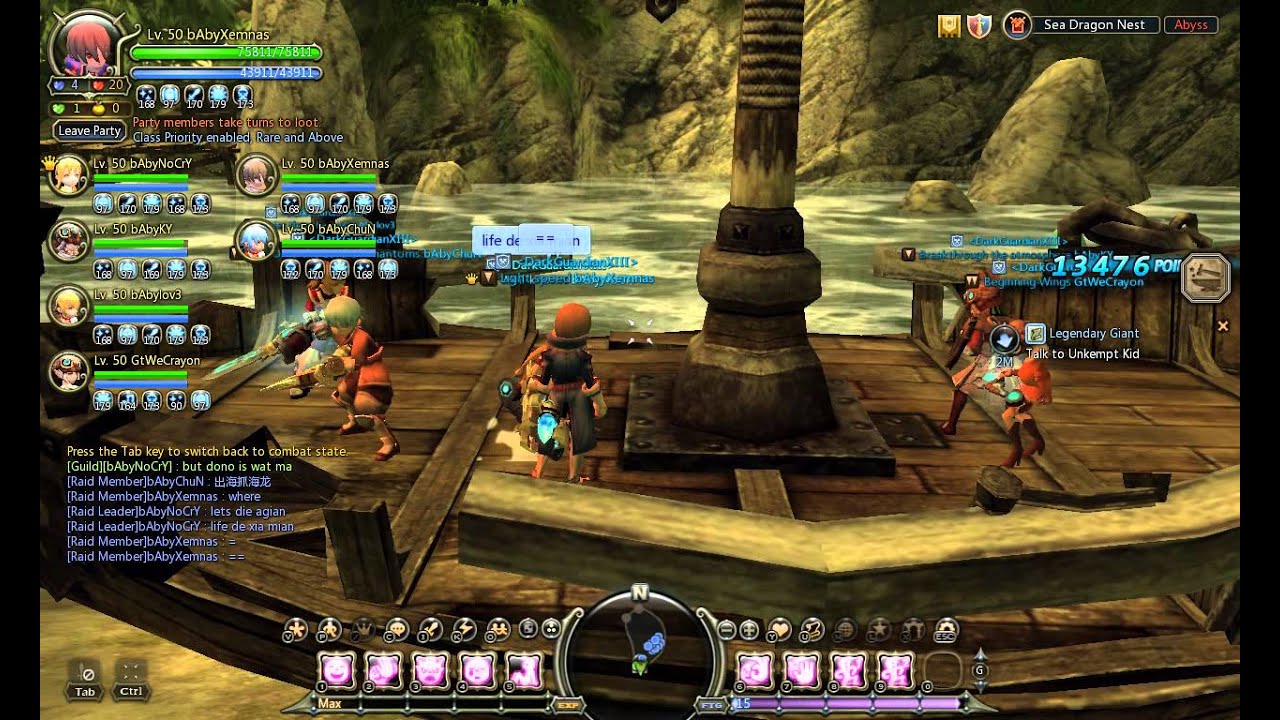Select party member bAbyKY's portrait
The width and height of the screenshot is (1280, 720).
[x=71, y=241]
